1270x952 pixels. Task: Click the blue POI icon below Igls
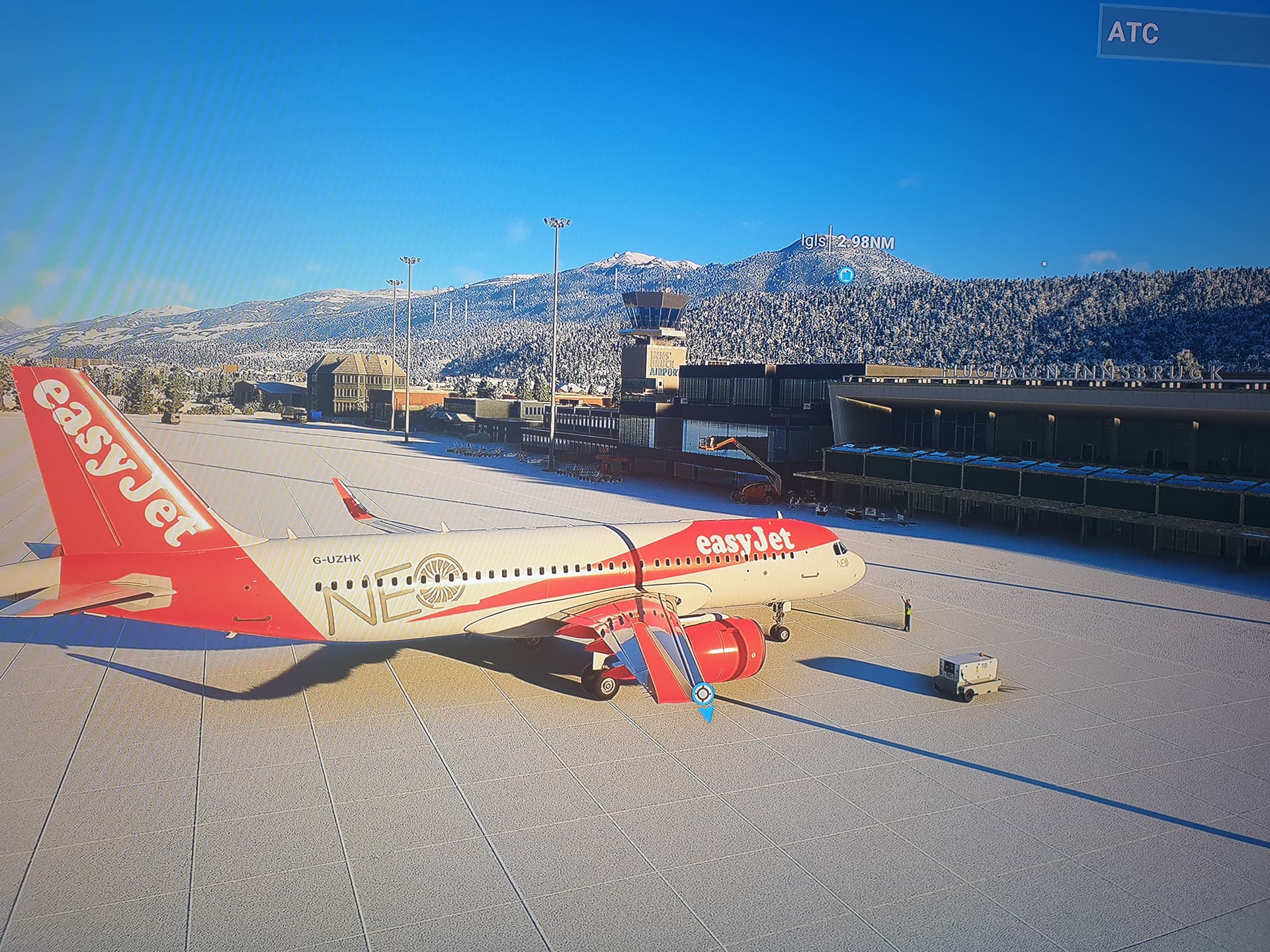pos(845,274)
